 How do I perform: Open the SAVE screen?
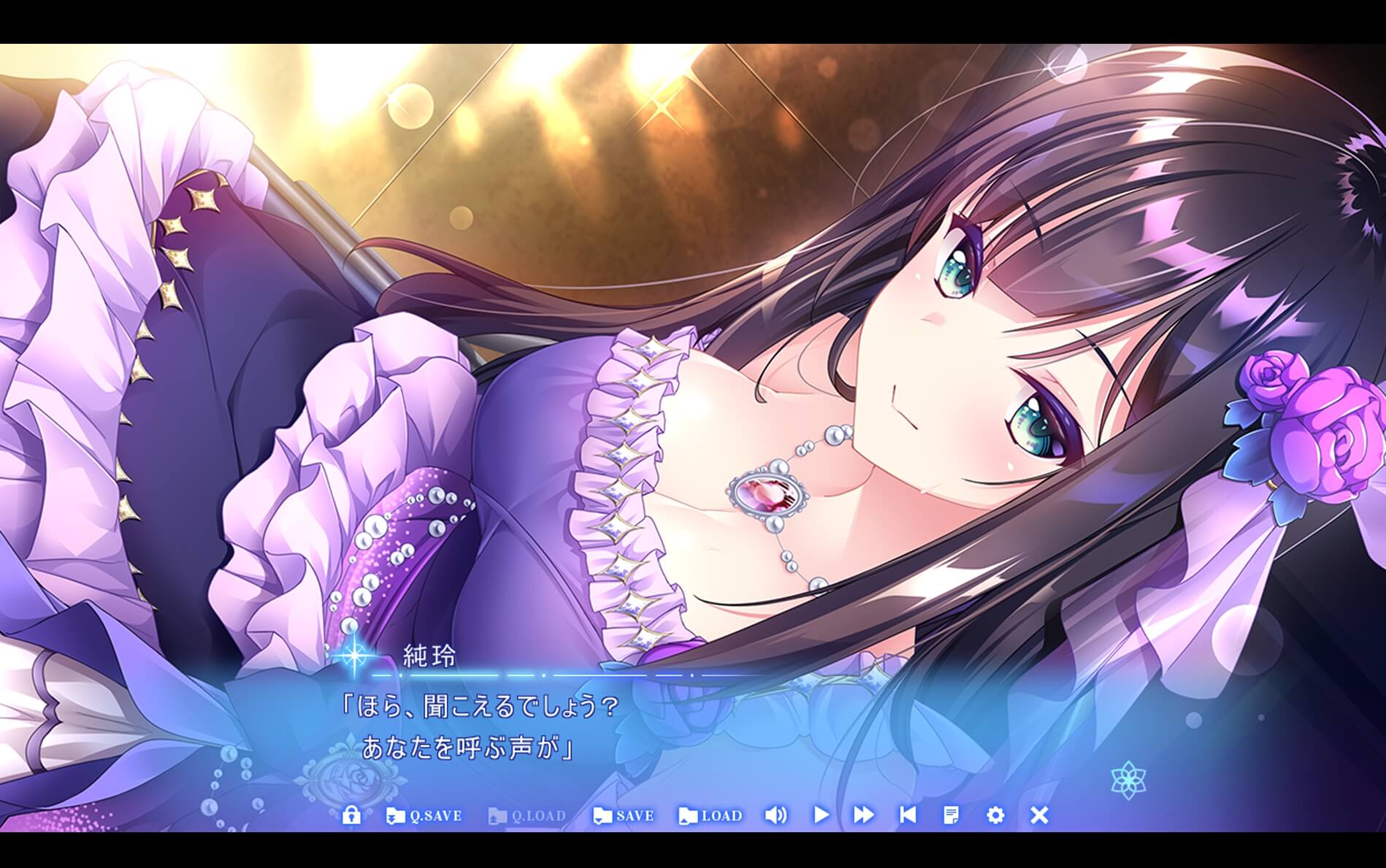click(x=624, y=817)
